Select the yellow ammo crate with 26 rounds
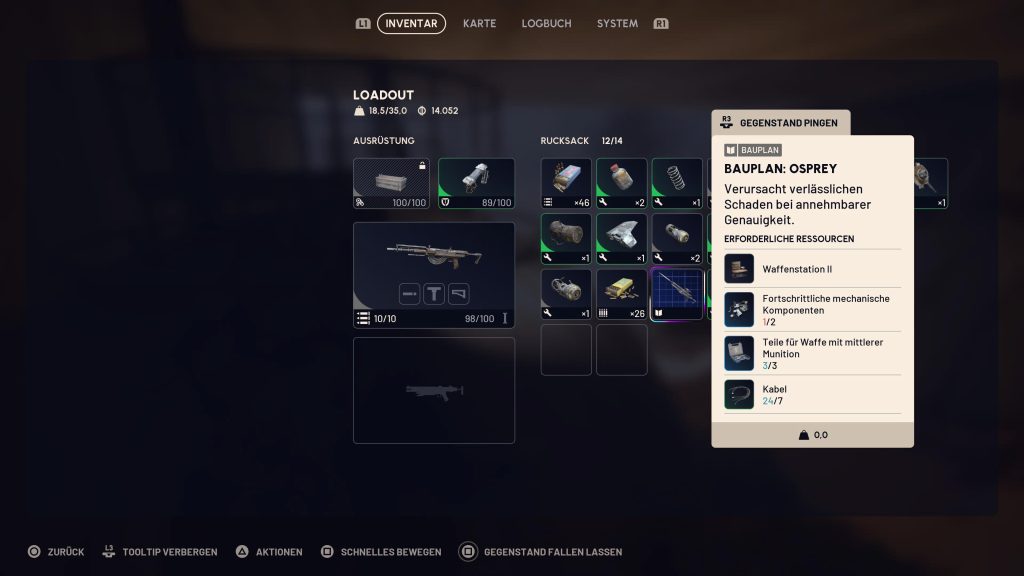The width and height of the screenshot is (1024, 576). [x=622, y=295]
